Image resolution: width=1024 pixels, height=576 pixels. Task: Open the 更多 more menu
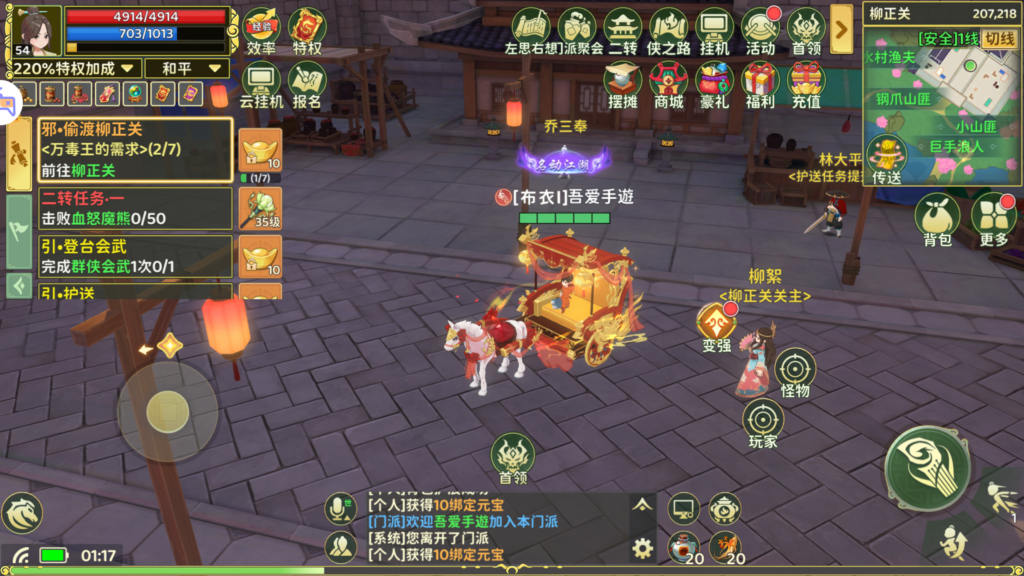pyautogui.click(x=994, y=219)
